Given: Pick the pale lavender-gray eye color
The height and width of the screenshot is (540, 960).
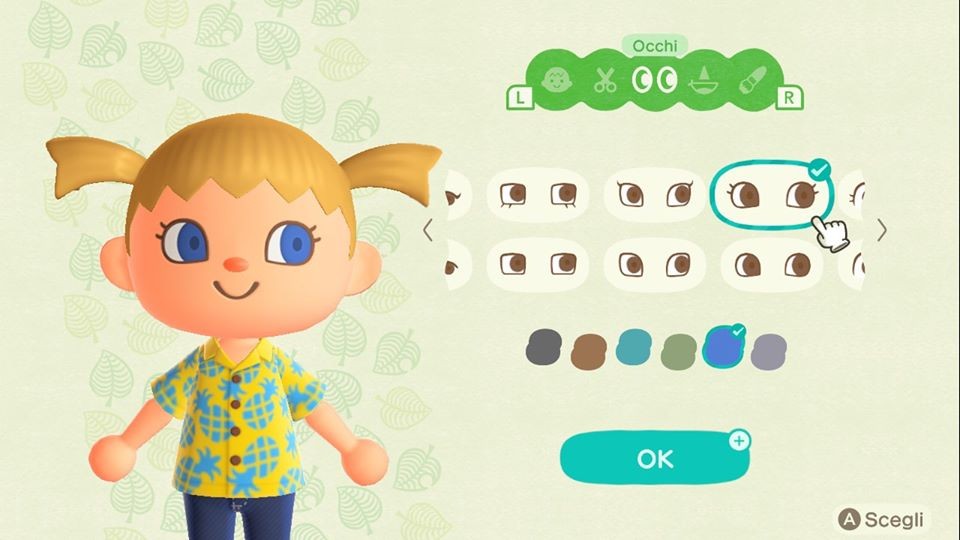Looking at the screenshot, I should tap(769, 349).
